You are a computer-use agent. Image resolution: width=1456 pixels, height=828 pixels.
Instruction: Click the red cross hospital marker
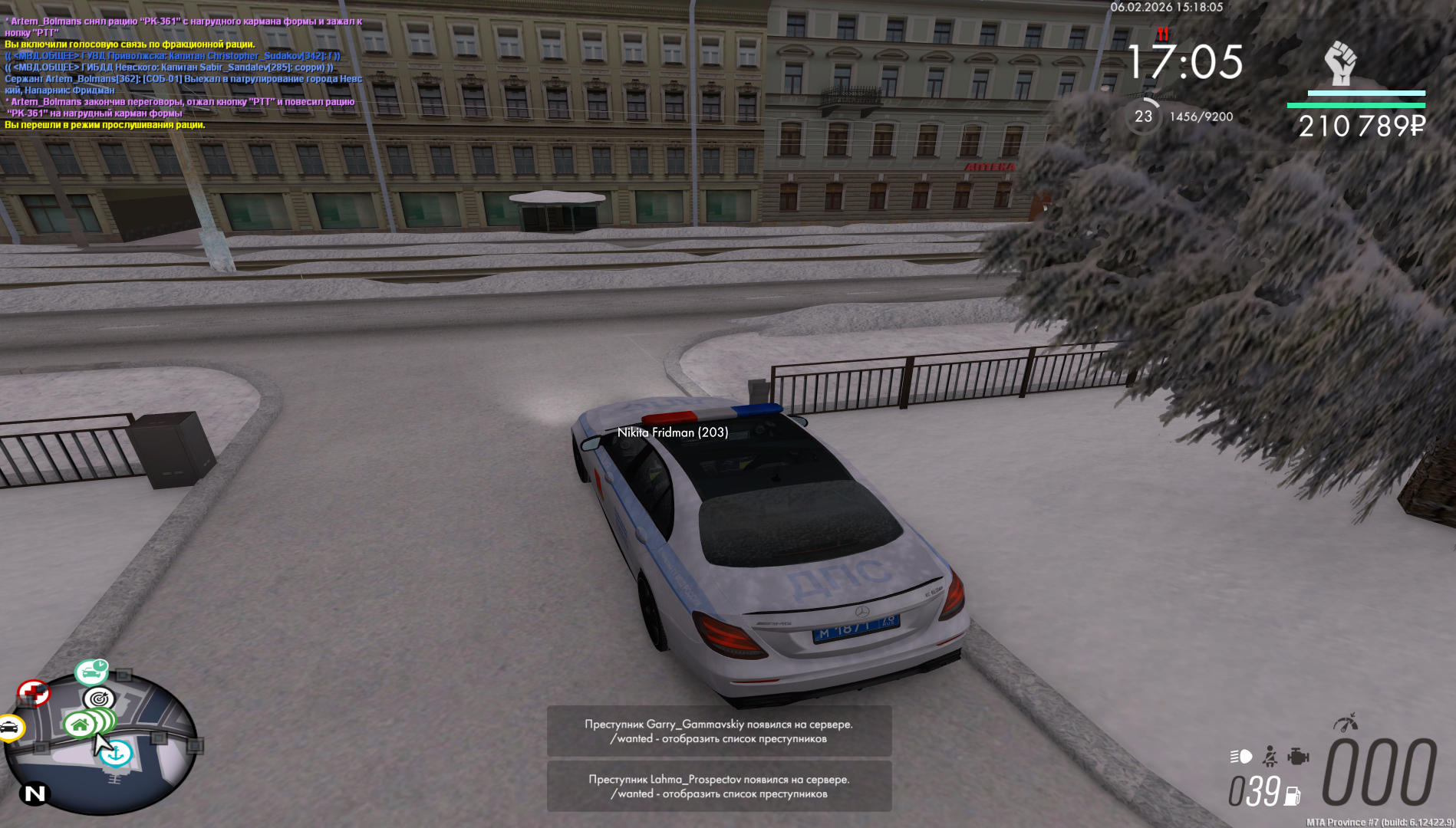coord(33,693)
